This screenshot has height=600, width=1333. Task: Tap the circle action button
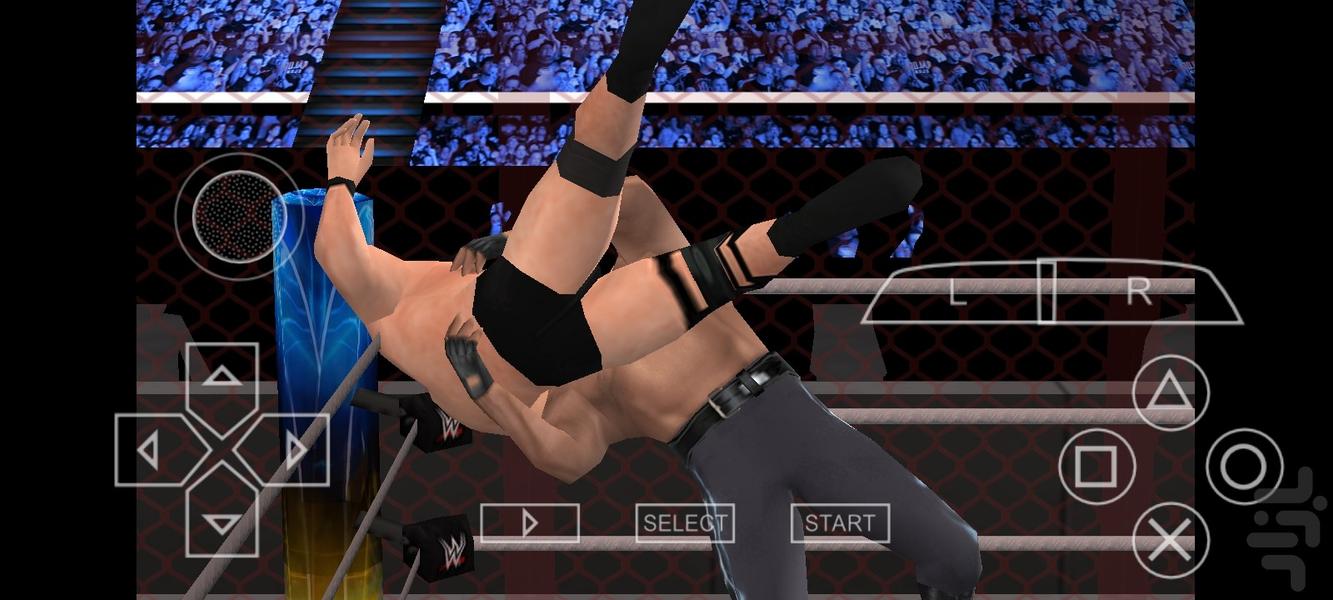click(1244, 466)
